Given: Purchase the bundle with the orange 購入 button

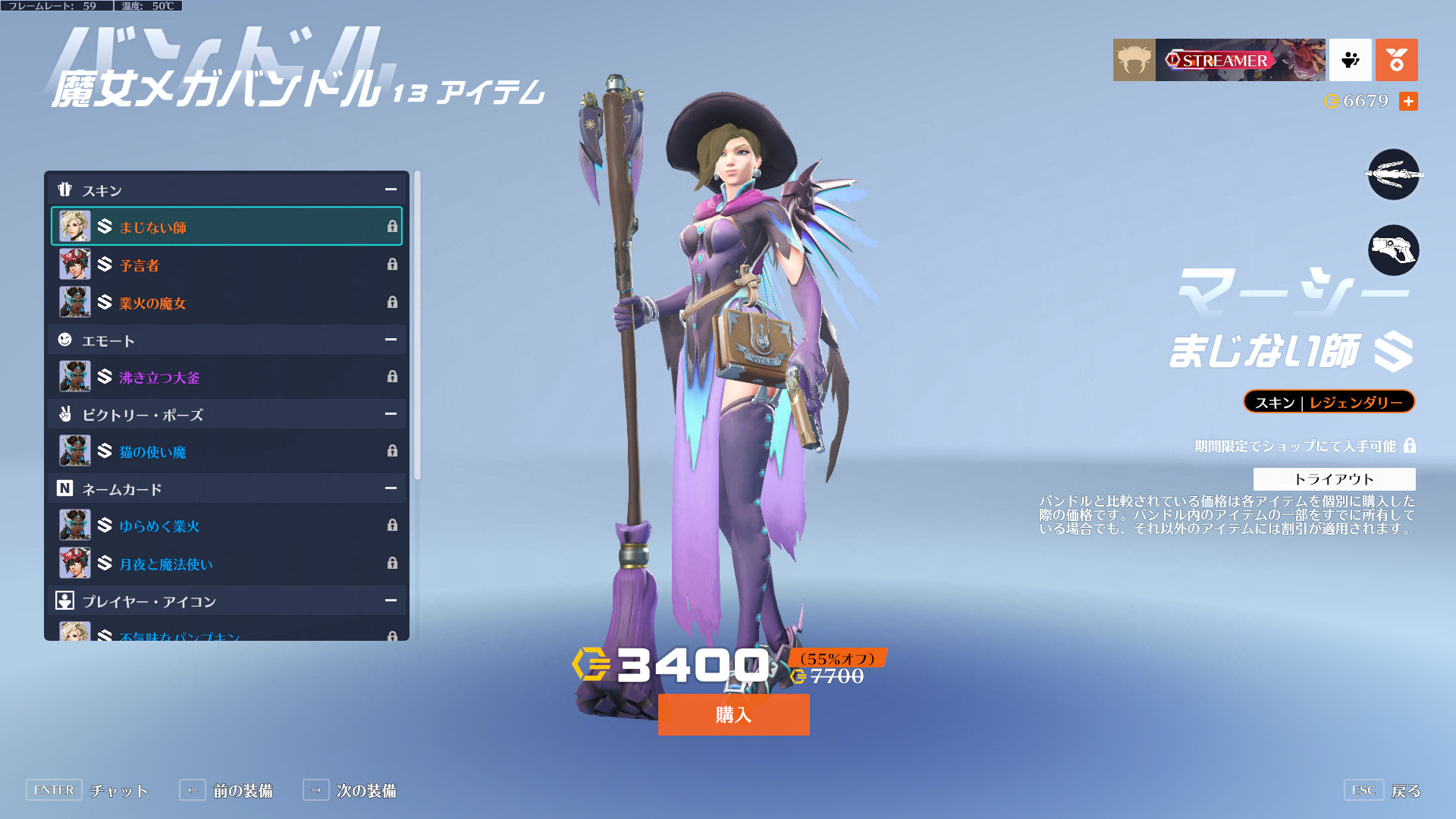Looking at the screenshot, I should pyautogui.click(x=733, y=714).
